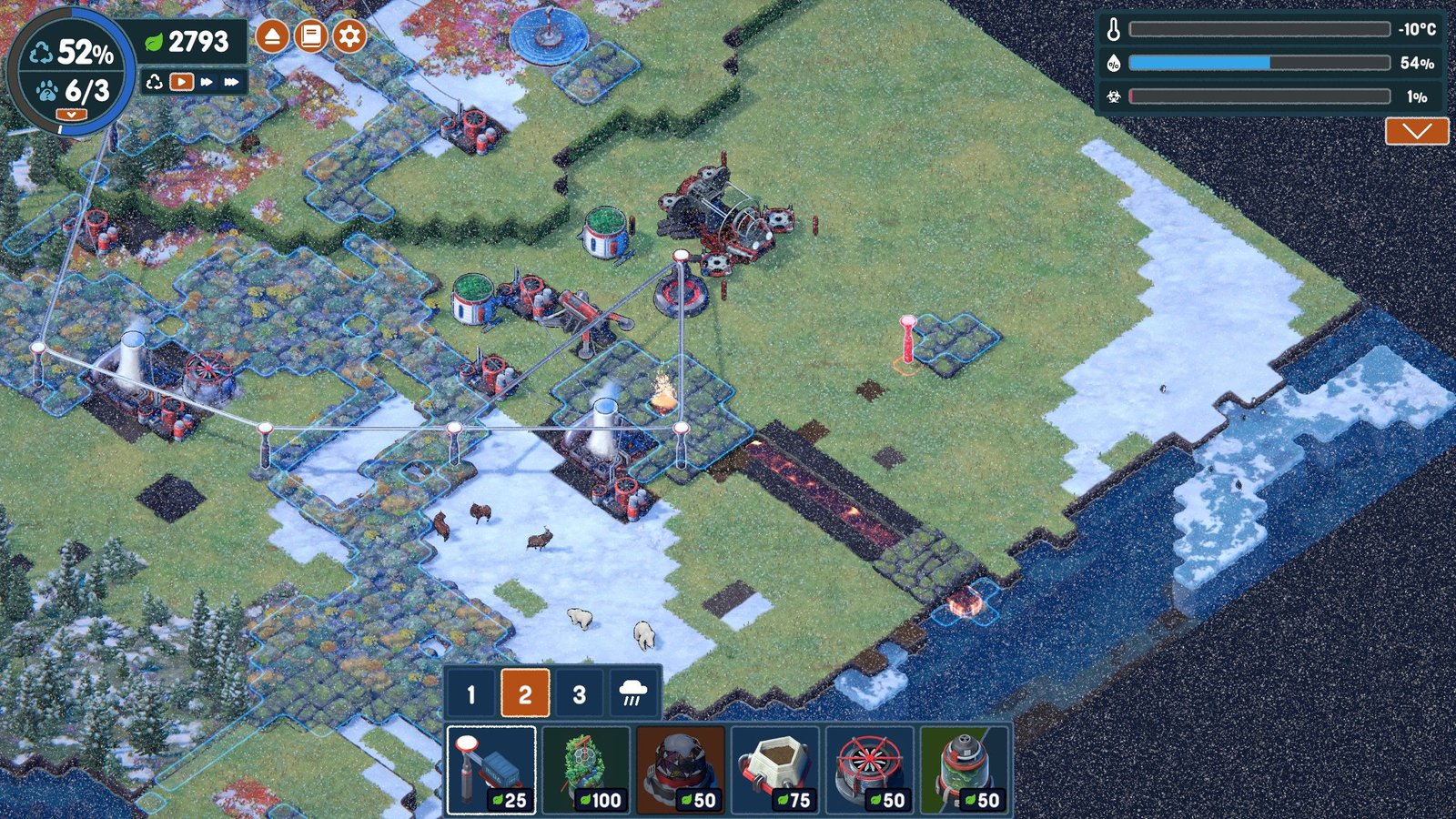Choose the green capsule building costing 50
The height and width of the screenshot is (819, 1456).
[965, 770]
